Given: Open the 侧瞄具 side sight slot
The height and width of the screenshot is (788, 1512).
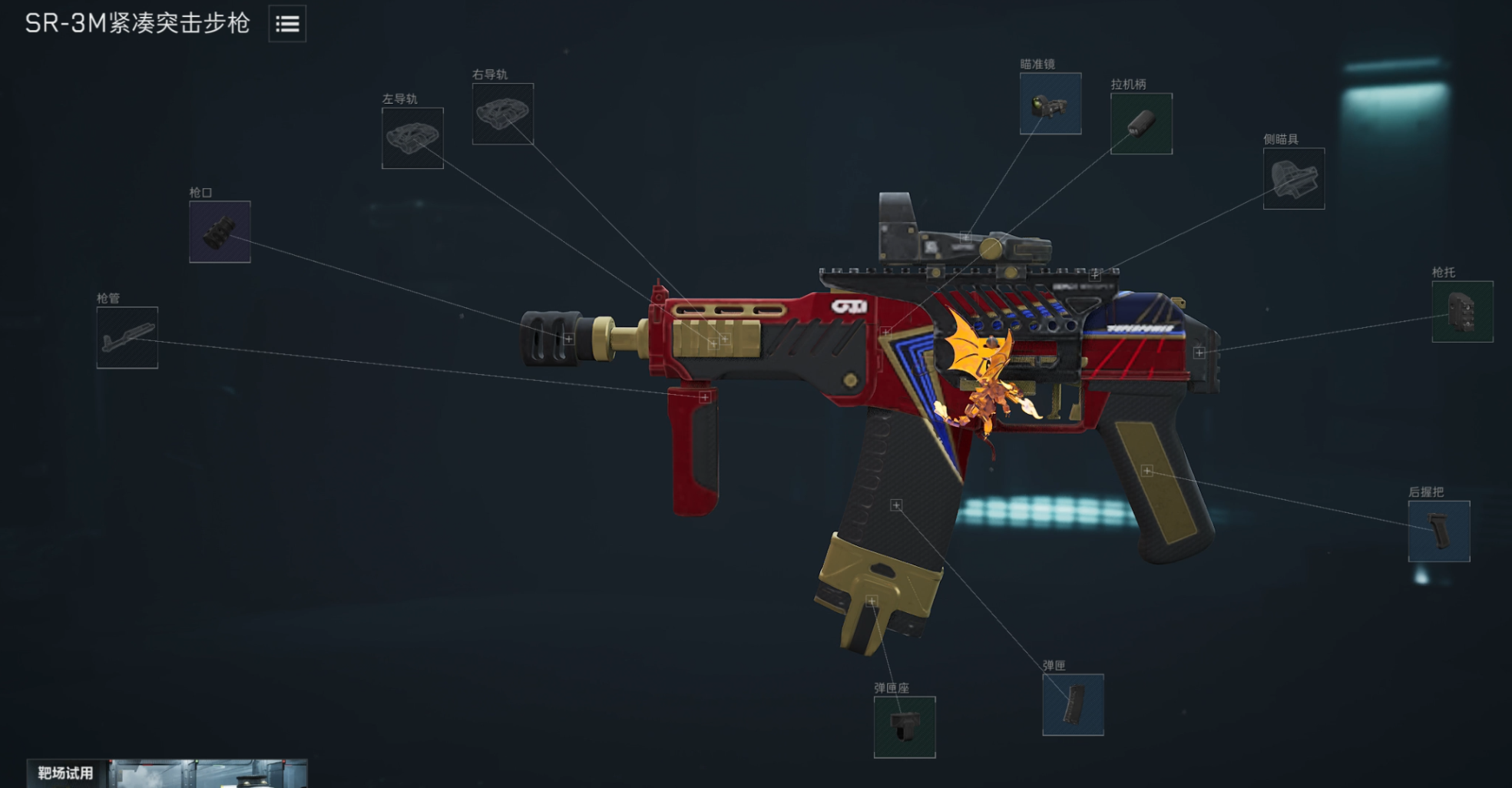Looking at the screenshot, I should pos(1294,178).
